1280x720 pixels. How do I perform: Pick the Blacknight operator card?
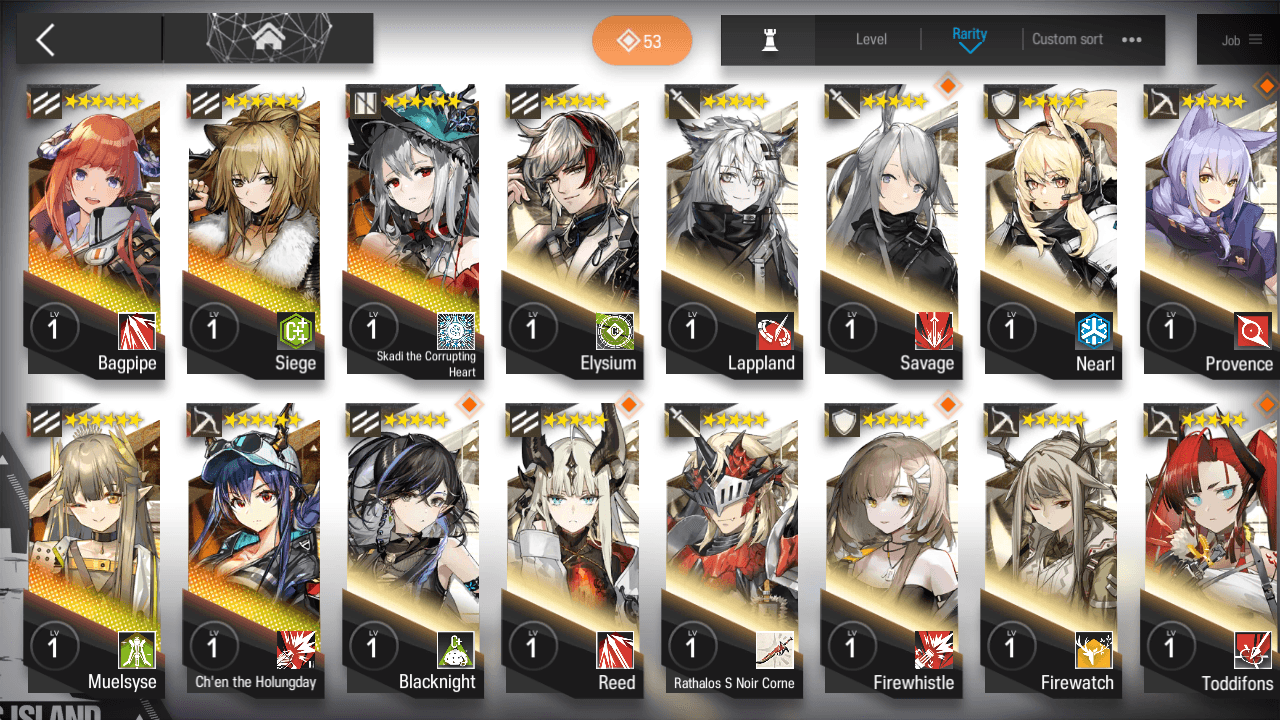click(x=412, y=550)
